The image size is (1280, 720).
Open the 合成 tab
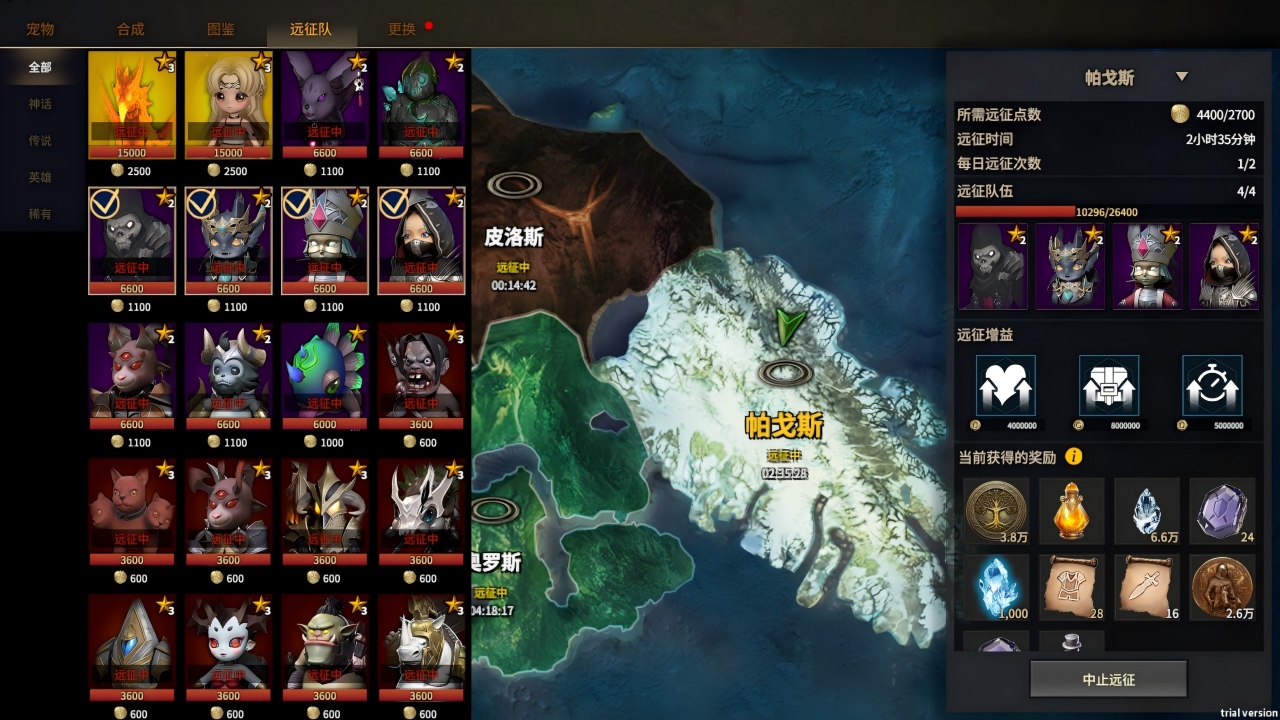click(x=131, y=29)
